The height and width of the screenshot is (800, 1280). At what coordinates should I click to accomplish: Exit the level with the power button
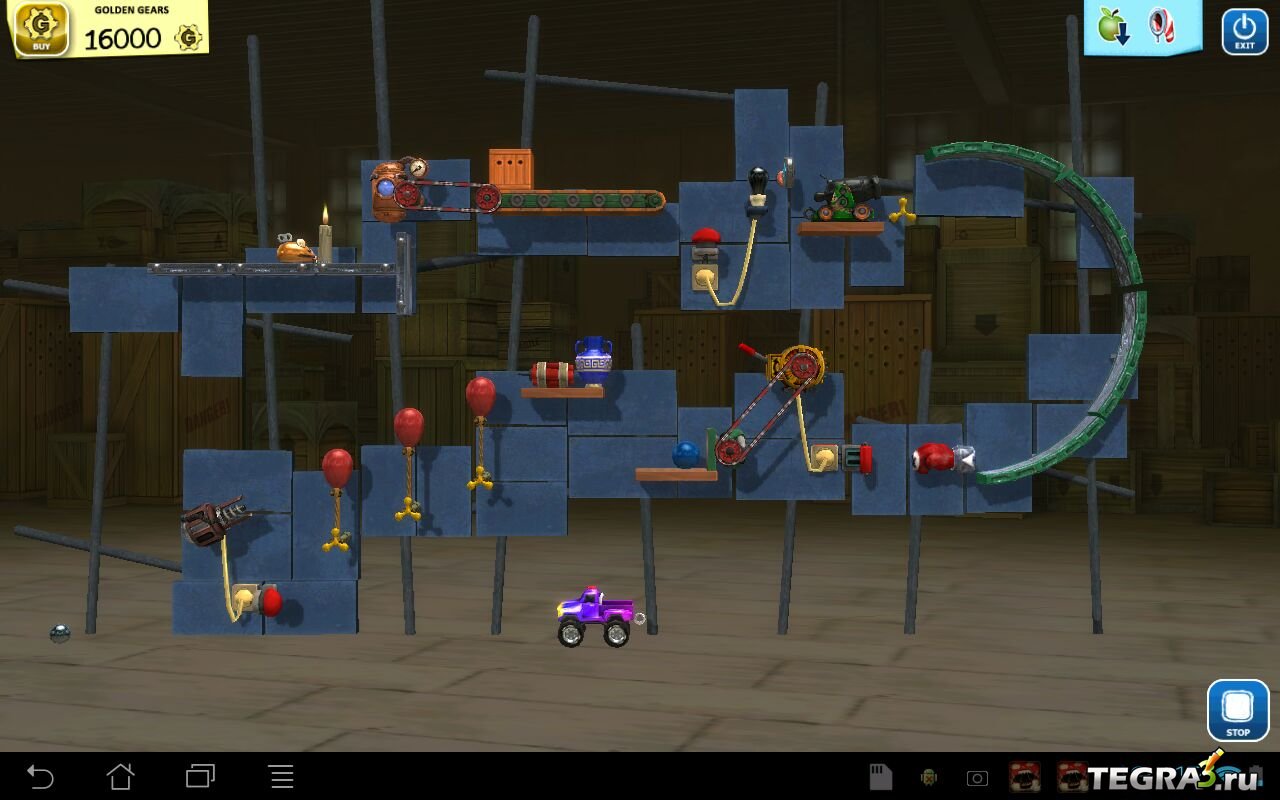point(1244,31)
